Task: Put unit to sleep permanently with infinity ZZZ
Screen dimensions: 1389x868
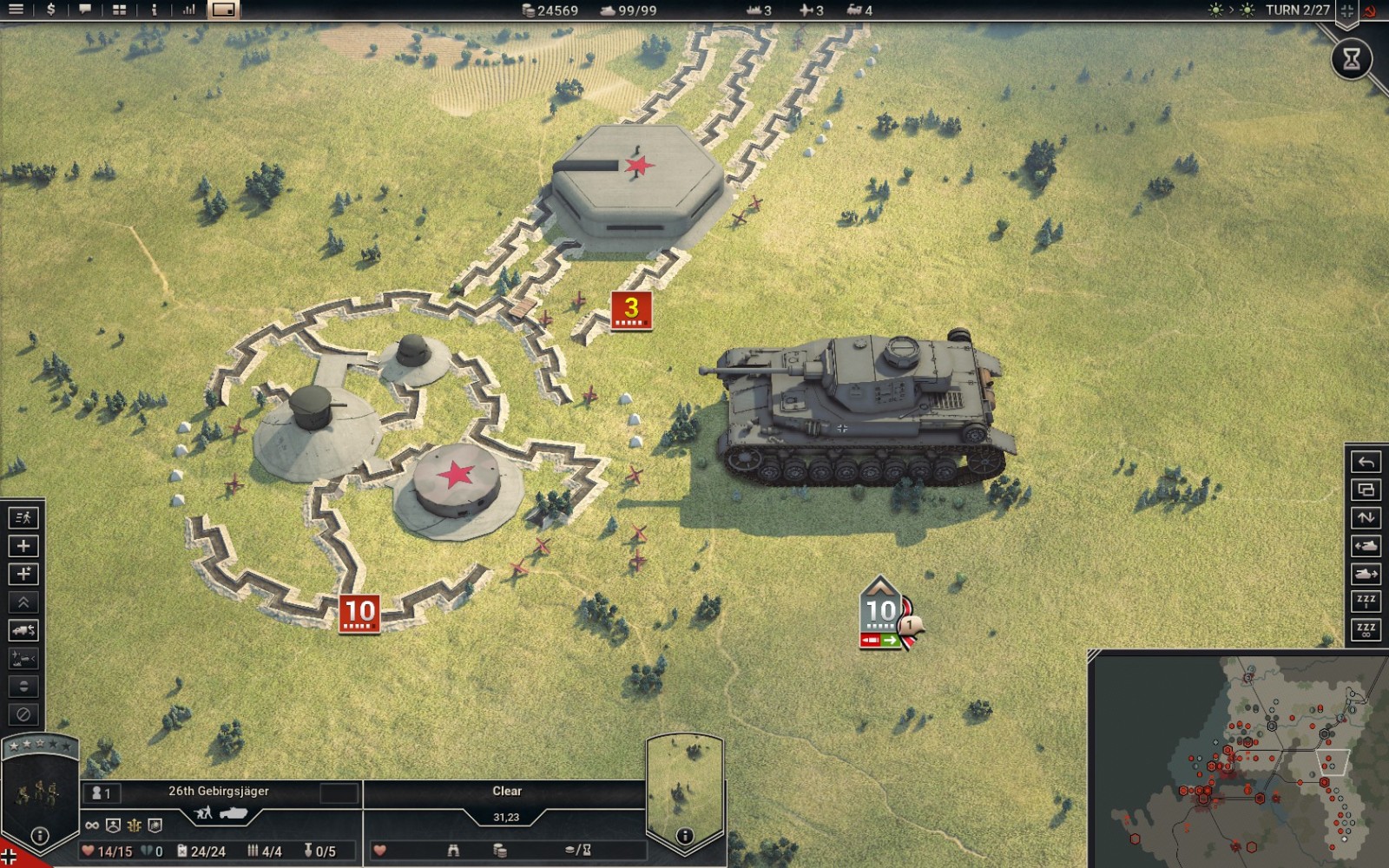Action: pos(1366,629)
